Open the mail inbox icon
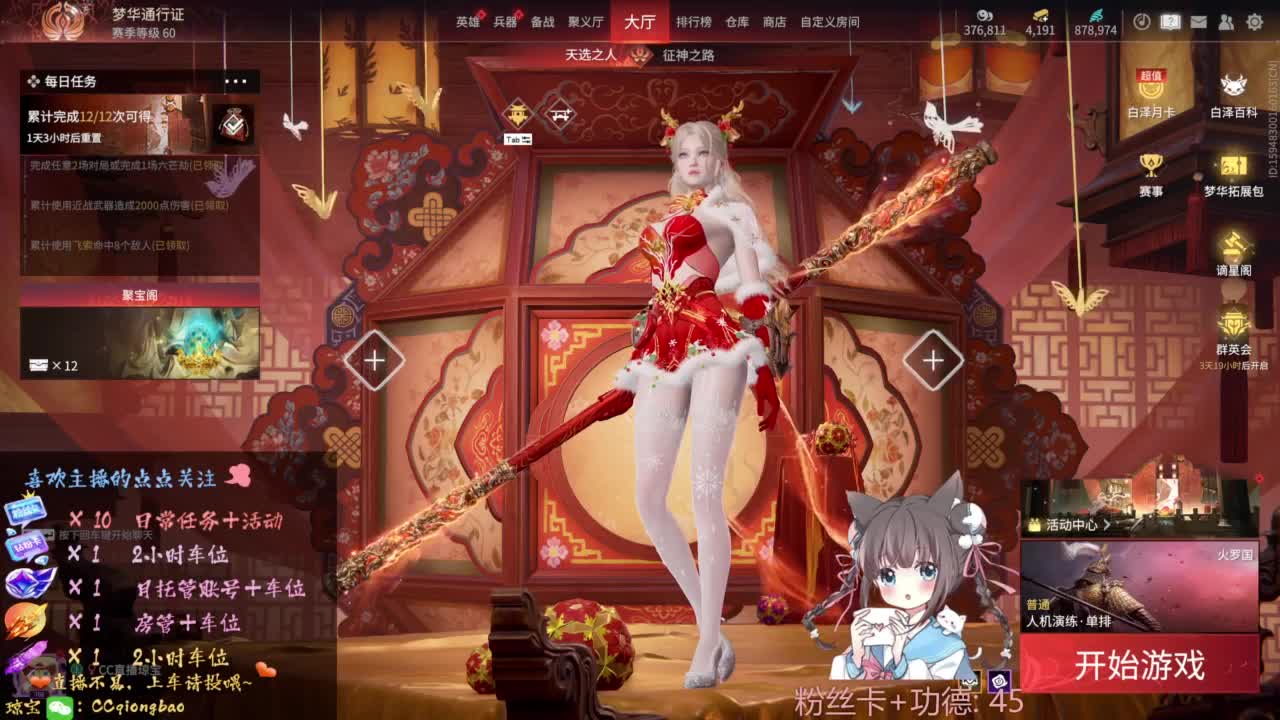Viewport: 1280px width, 720px height. [x=1199, y=21]
